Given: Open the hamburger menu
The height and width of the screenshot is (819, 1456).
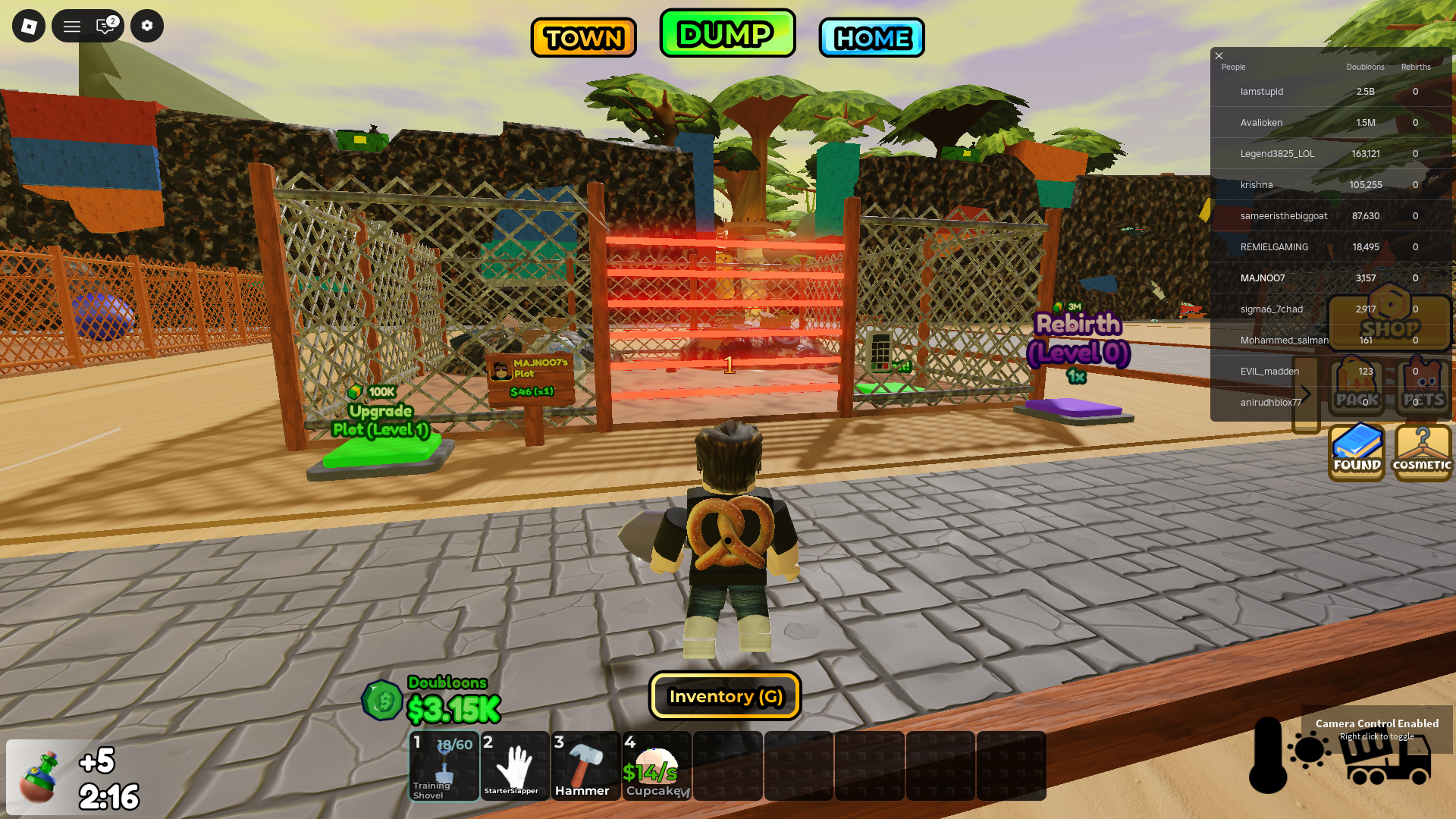Looking at the screenshot, I should click(72, 27).
